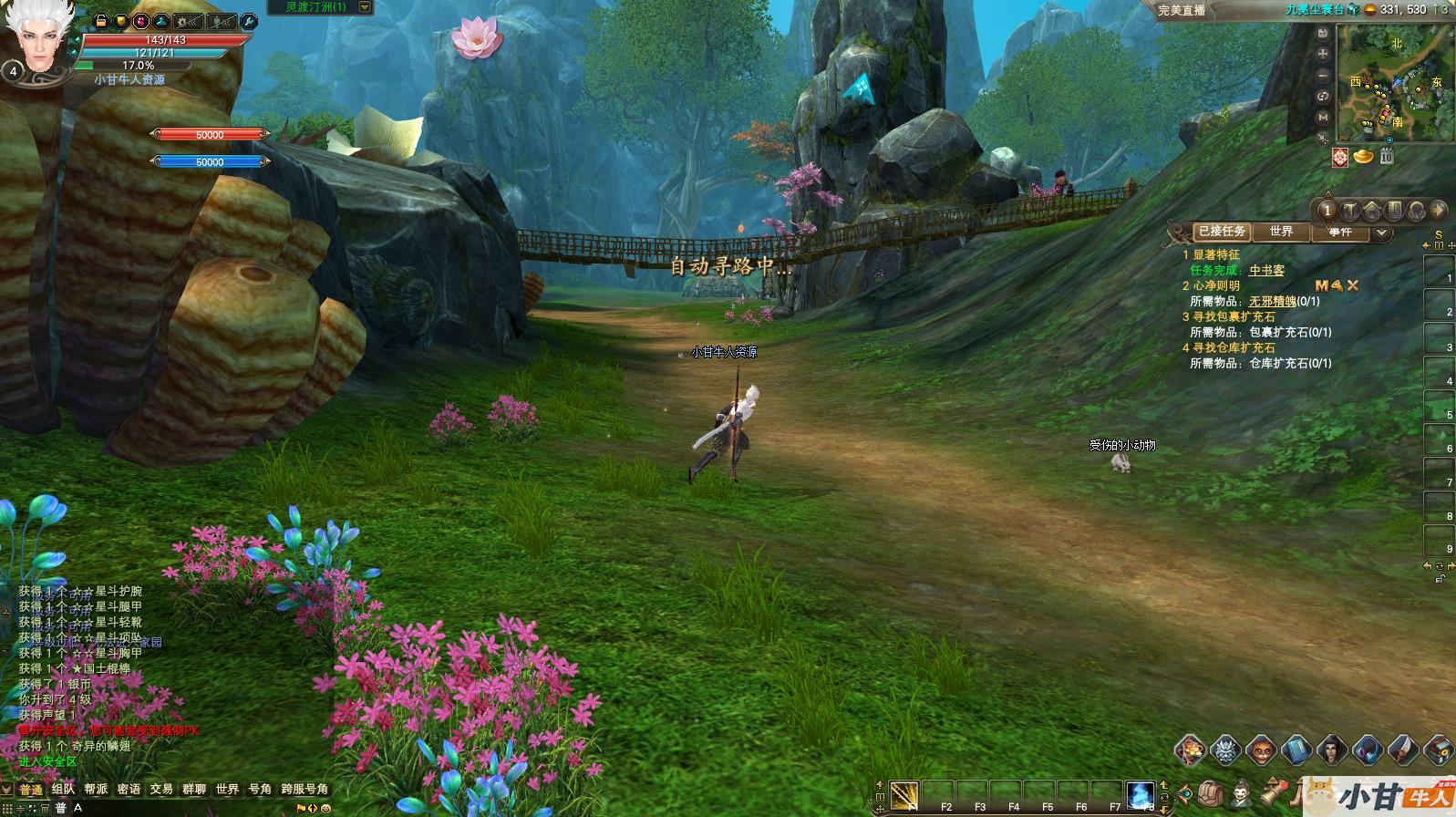Open the gold ingot shop icon
This screenshot has height=817, width=1456.
coord(1364,157)
